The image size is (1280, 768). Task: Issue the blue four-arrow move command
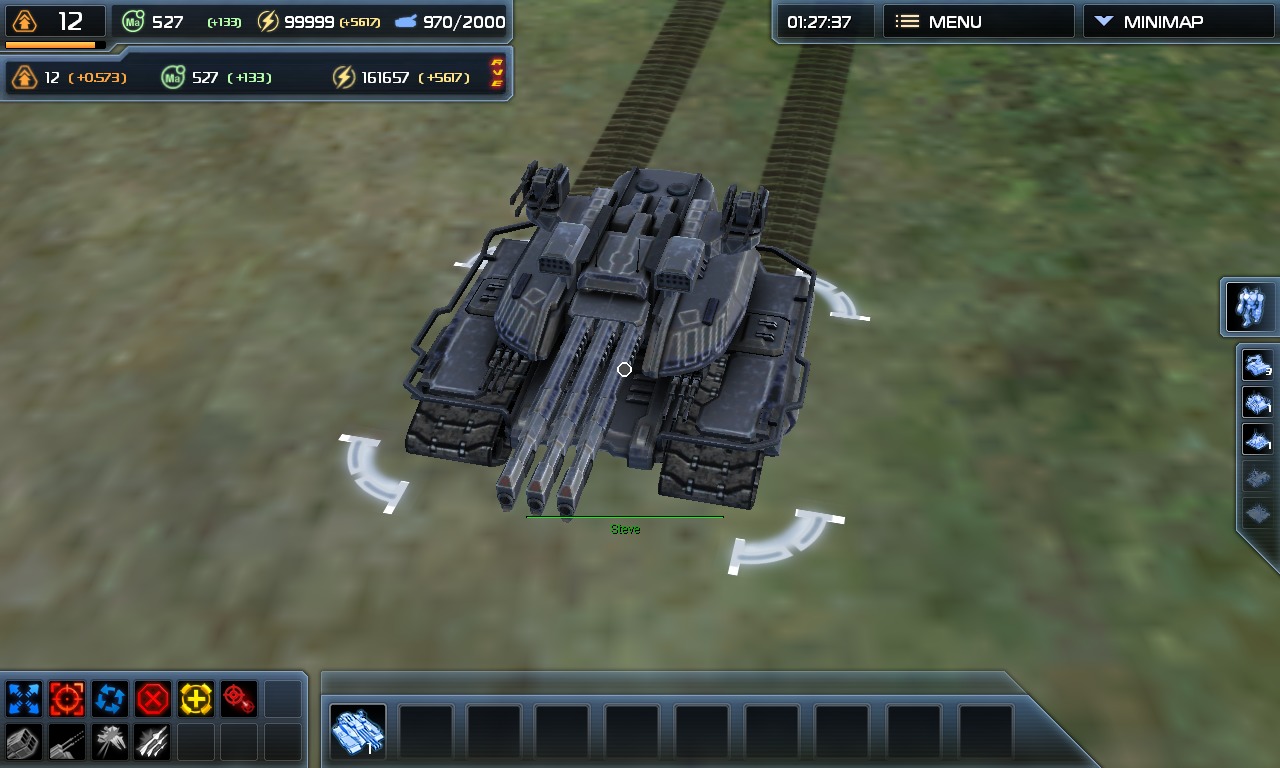[23, 698]
